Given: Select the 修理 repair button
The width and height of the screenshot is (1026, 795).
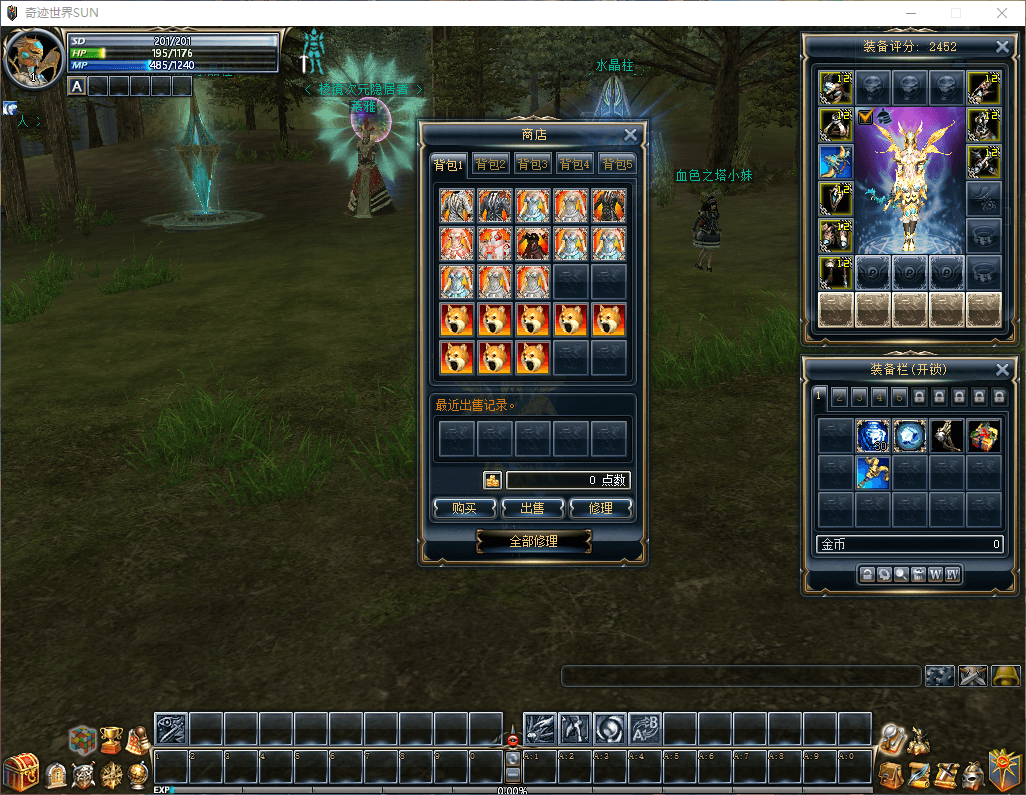Looking at the screenshot, I should tap(600, 508).
